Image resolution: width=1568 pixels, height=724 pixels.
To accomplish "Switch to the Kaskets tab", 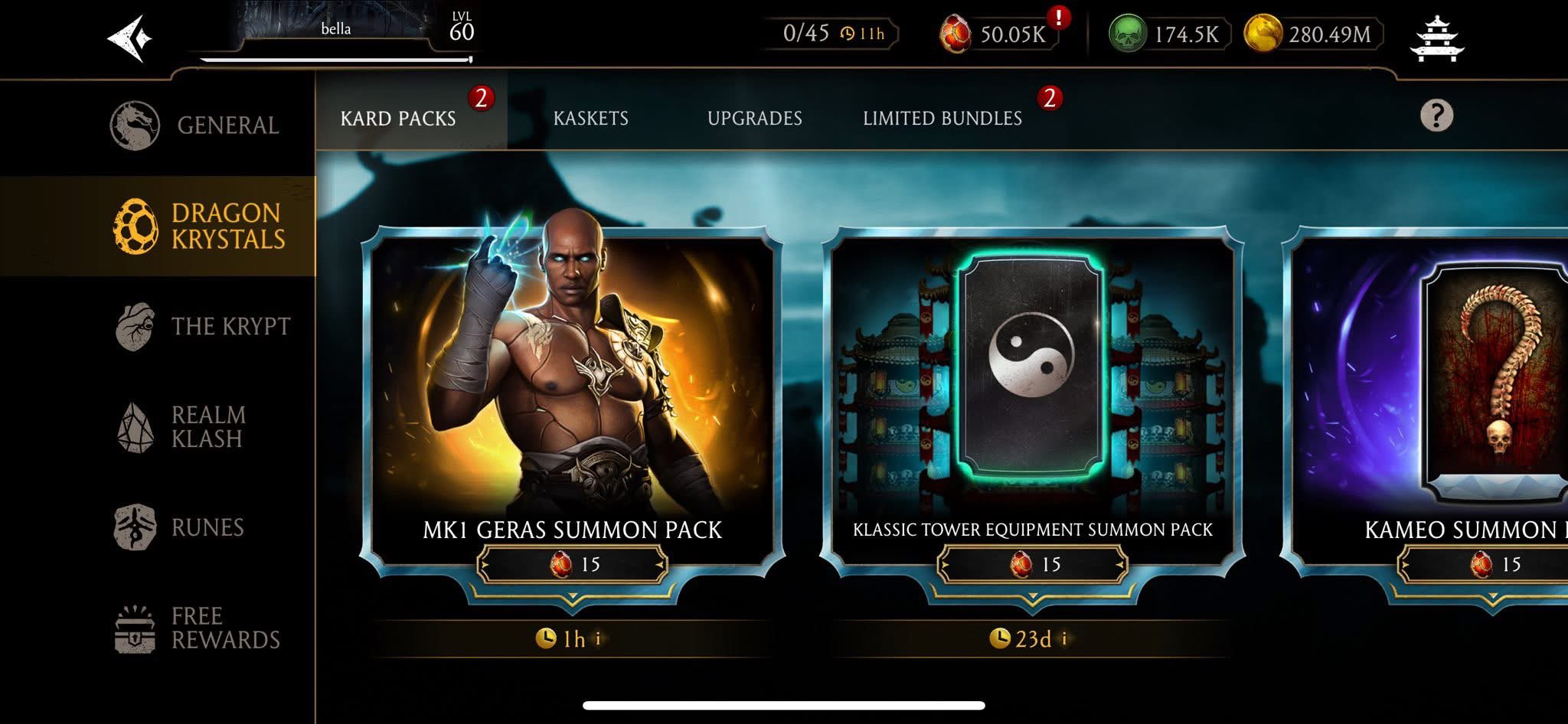I will [x=590, y=119].
